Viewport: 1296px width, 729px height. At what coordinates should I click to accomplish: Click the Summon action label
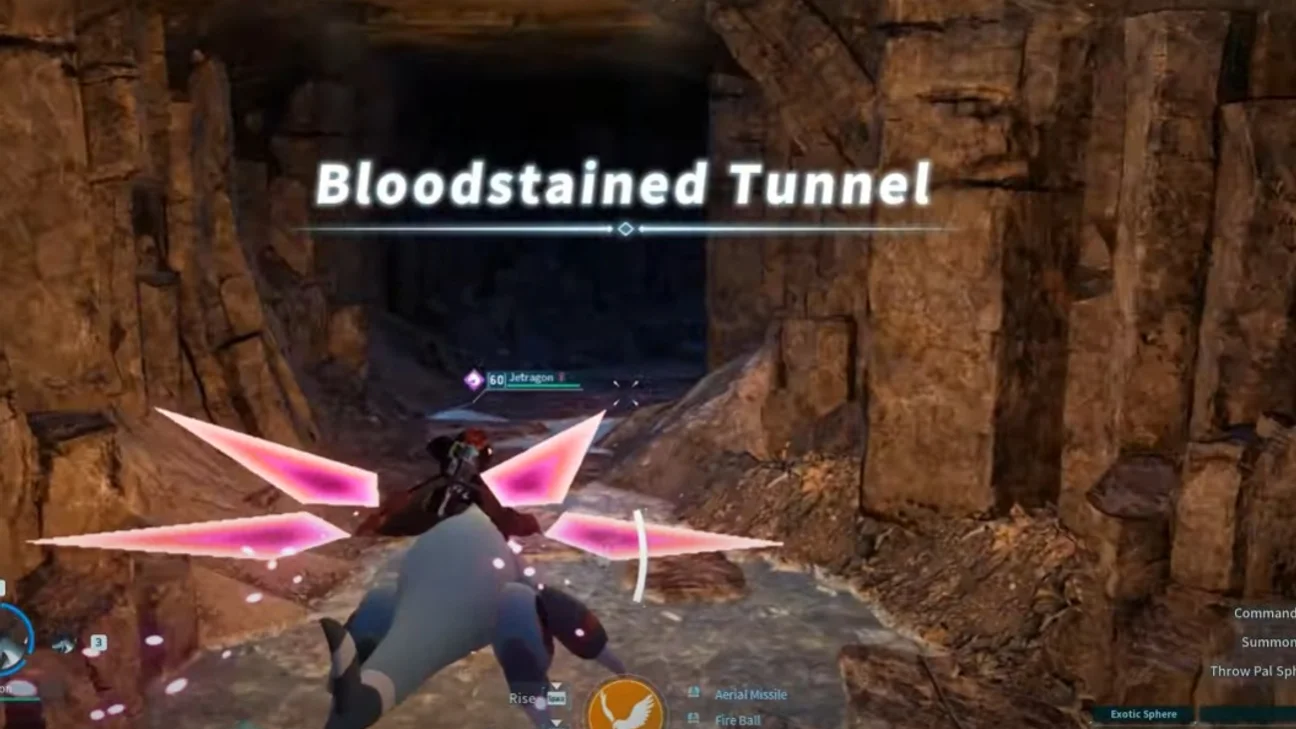pos(1268,642)
